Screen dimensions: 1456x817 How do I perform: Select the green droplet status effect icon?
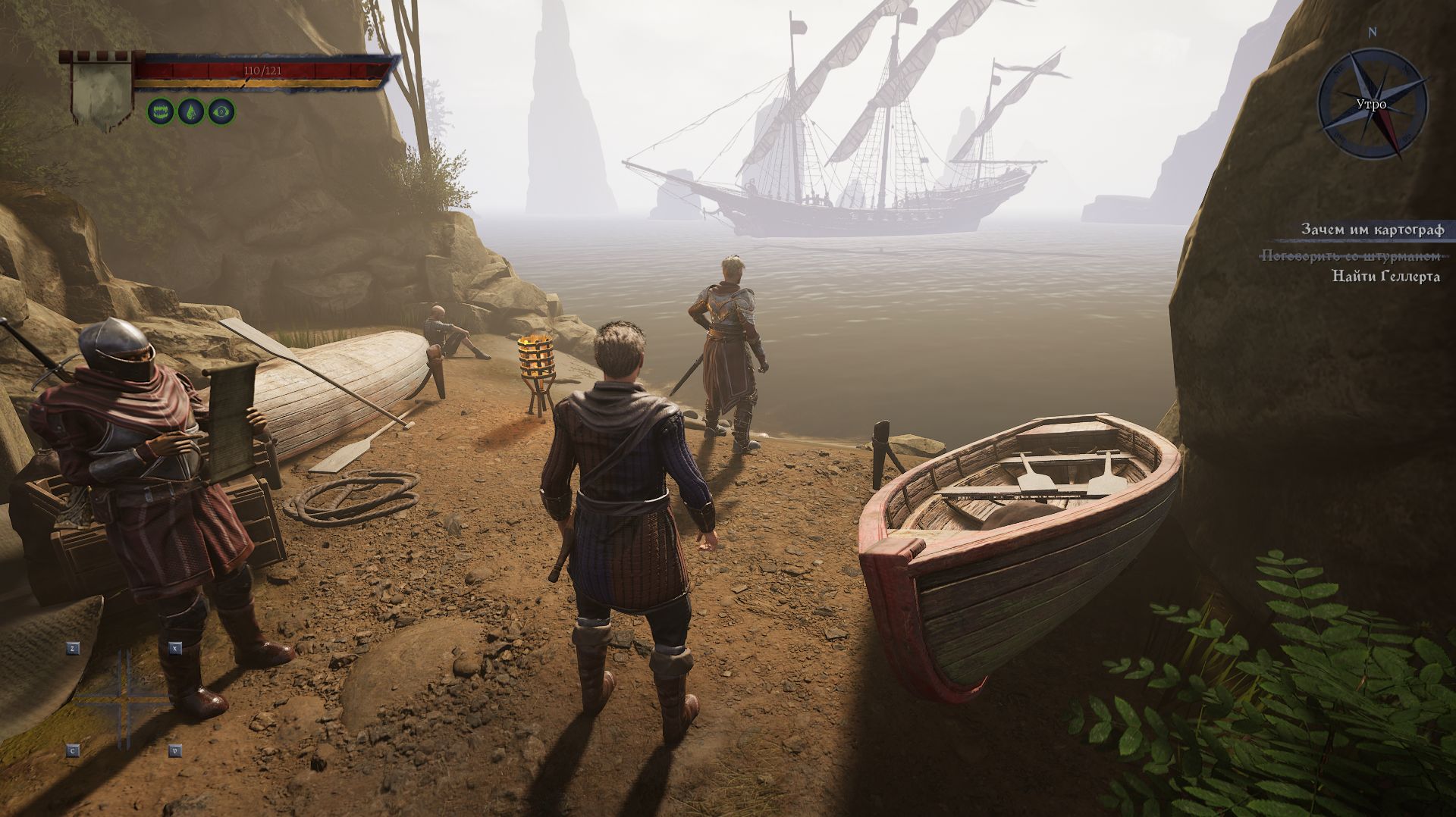[190, 112]
